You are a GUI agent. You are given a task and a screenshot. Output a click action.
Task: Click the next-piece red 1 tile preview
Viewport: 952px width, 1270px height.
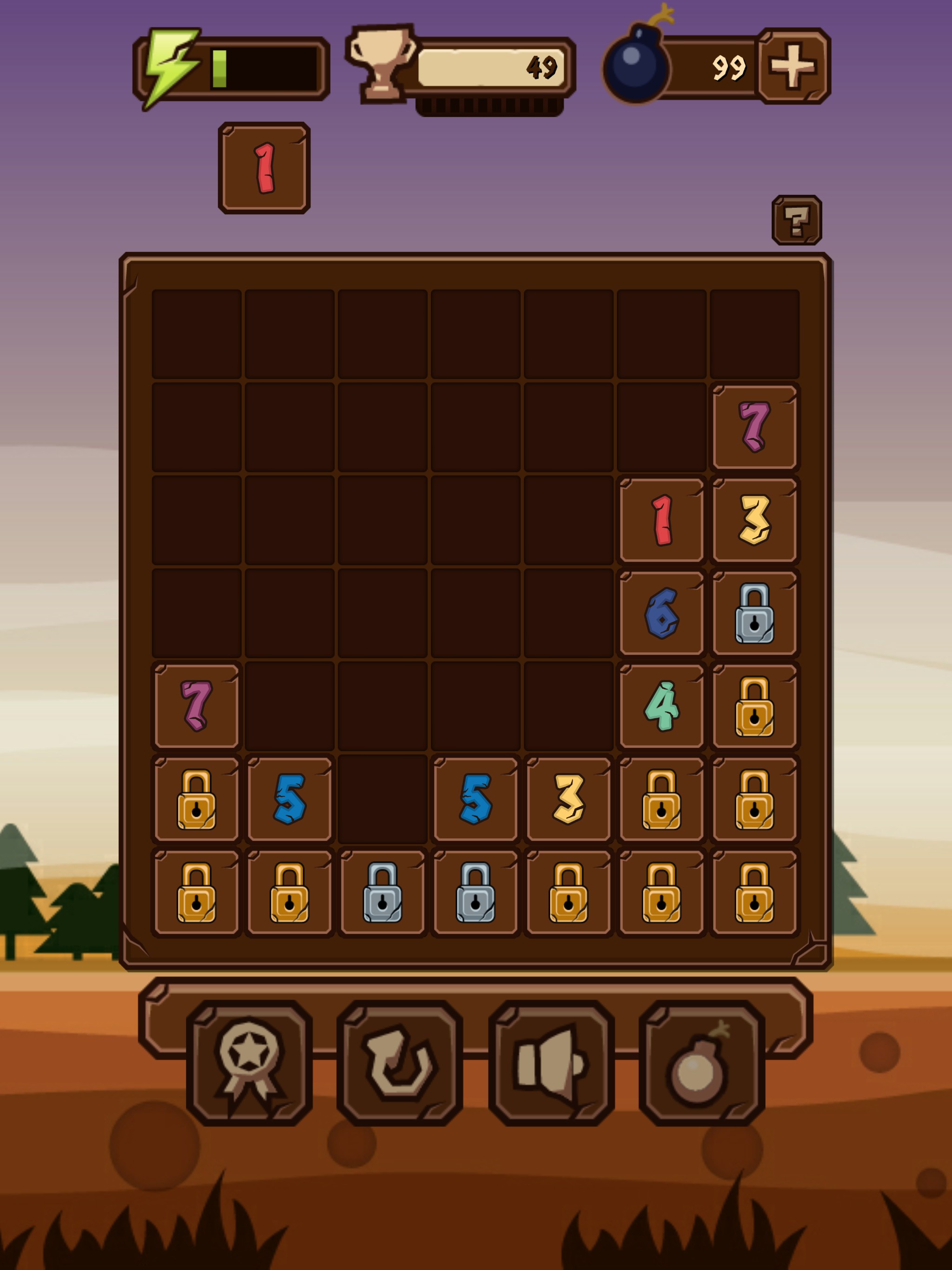click(x=264, y=168)
